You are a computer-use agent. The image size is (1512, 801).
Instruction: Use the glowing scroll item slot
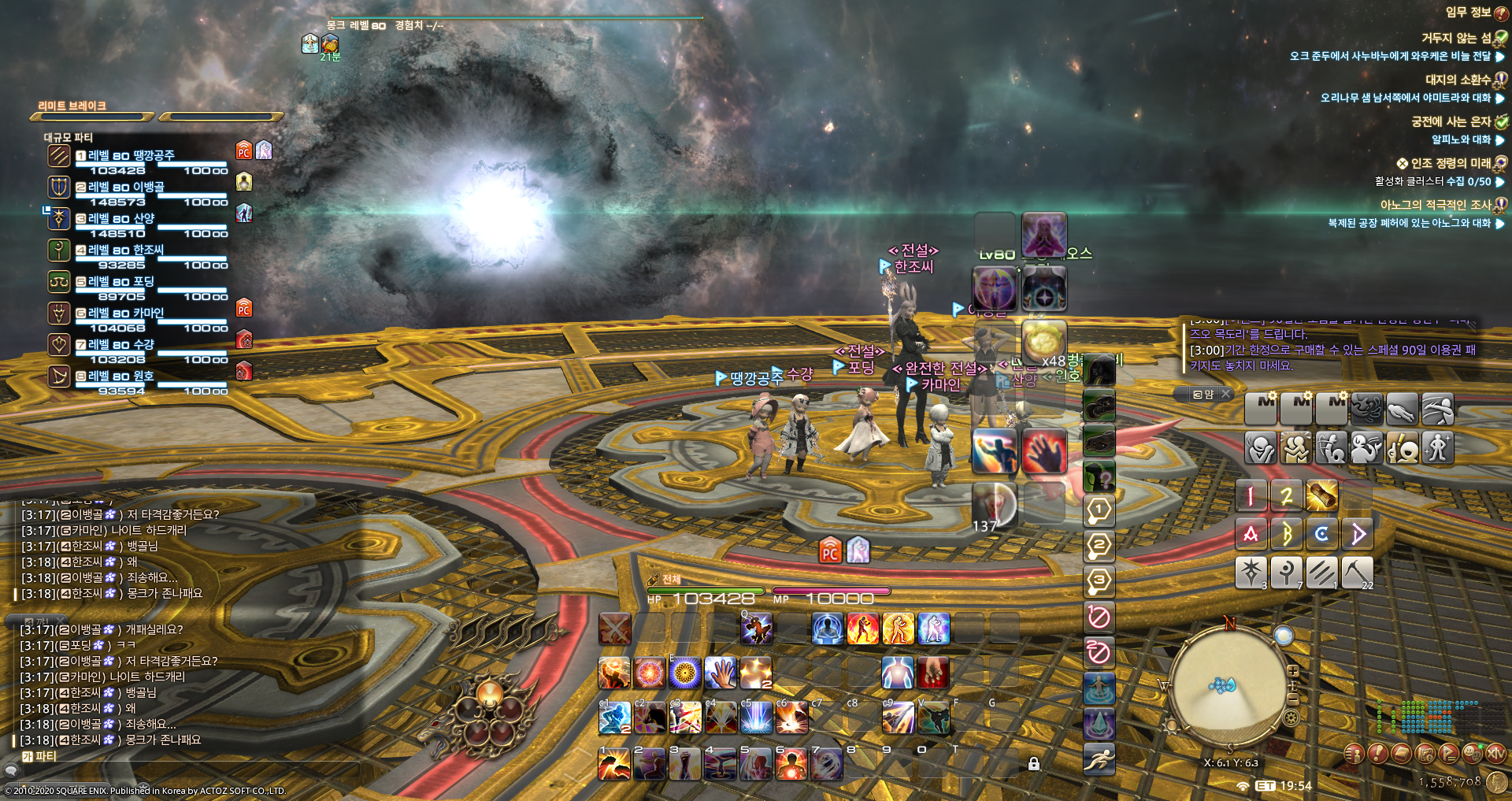click(1321, 495)
